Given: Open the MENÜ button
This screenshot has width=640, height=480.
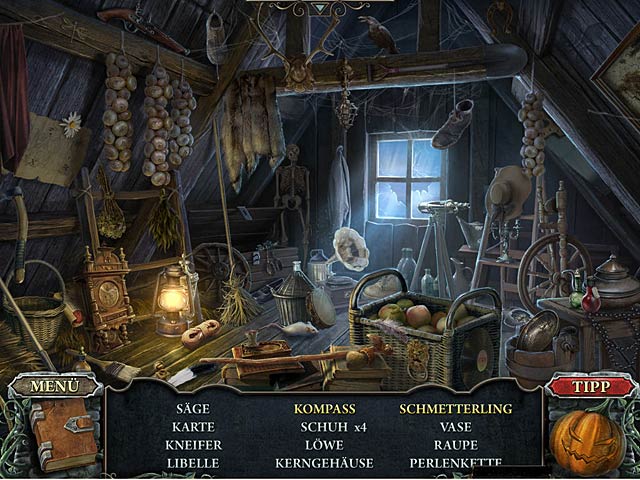Looking at the screenshot, I should click(53, 385).
